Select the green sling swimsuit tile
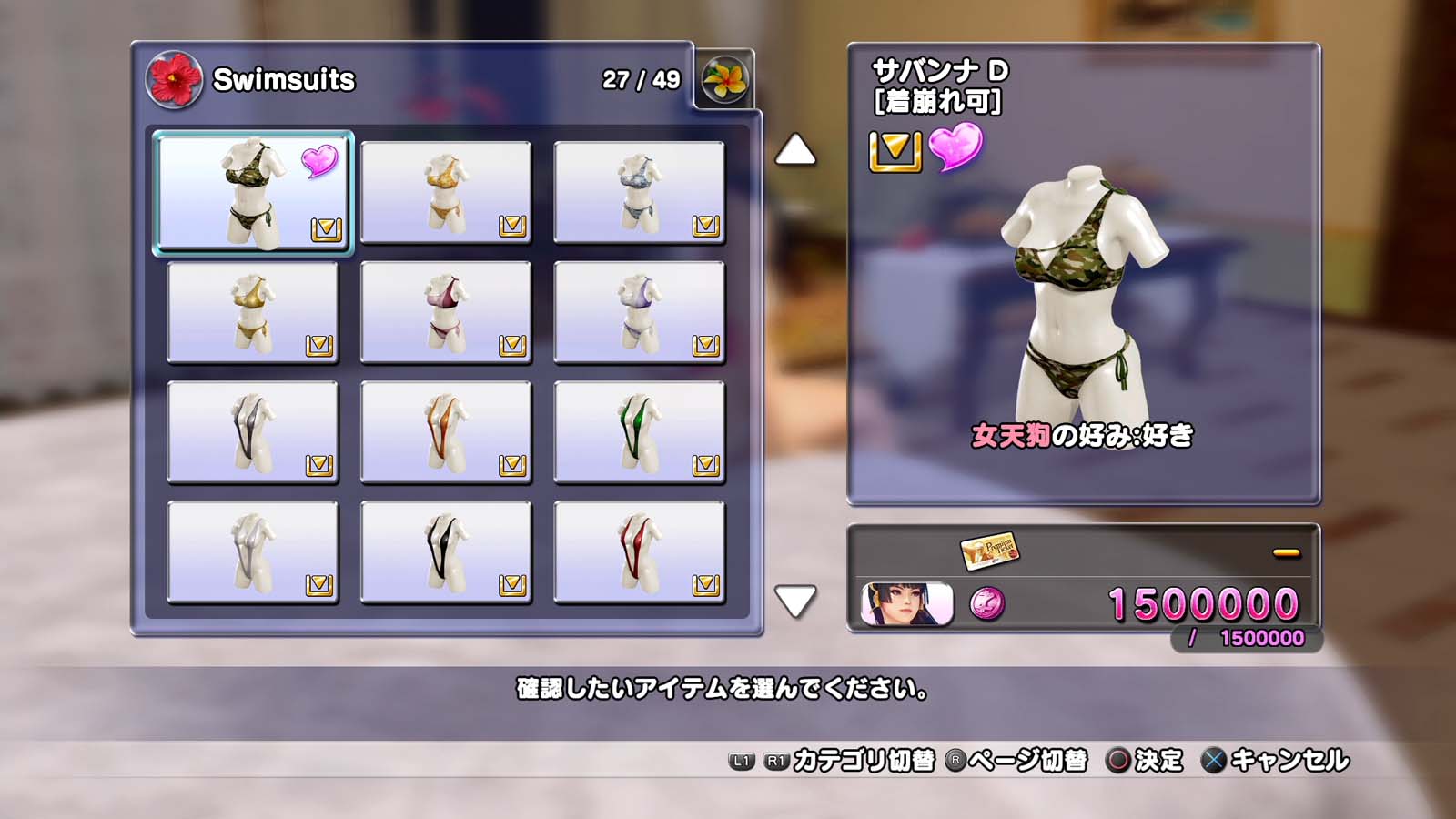Screen dimensions: 1456x819 point(639,432)
